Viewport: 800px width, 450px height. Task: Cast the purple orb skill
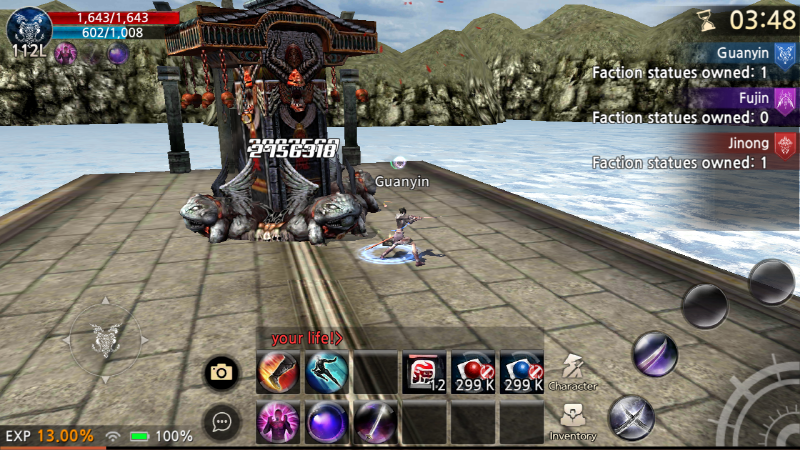(x=326, y=421)
